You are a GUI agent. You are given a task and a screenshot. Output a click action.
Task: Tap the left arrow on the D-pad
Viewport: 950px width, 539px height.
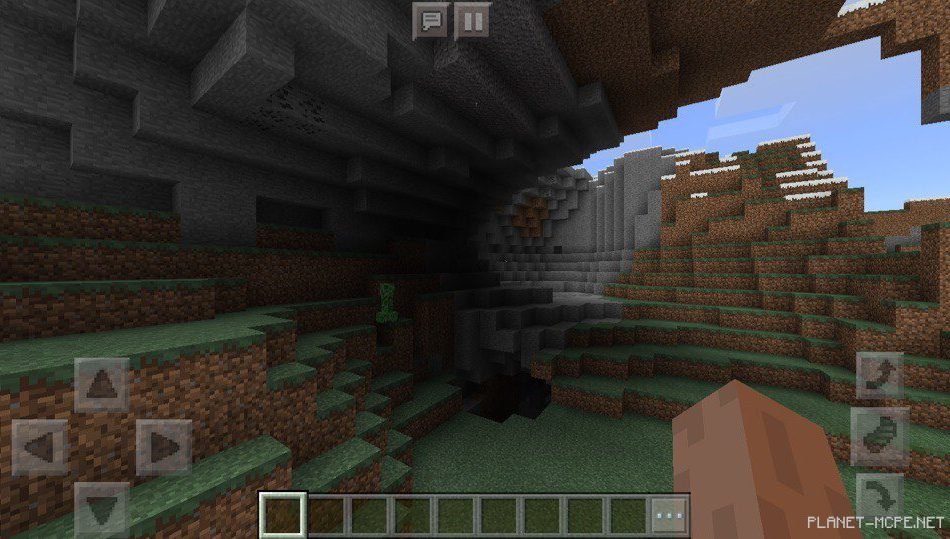[x=40, y=447]
